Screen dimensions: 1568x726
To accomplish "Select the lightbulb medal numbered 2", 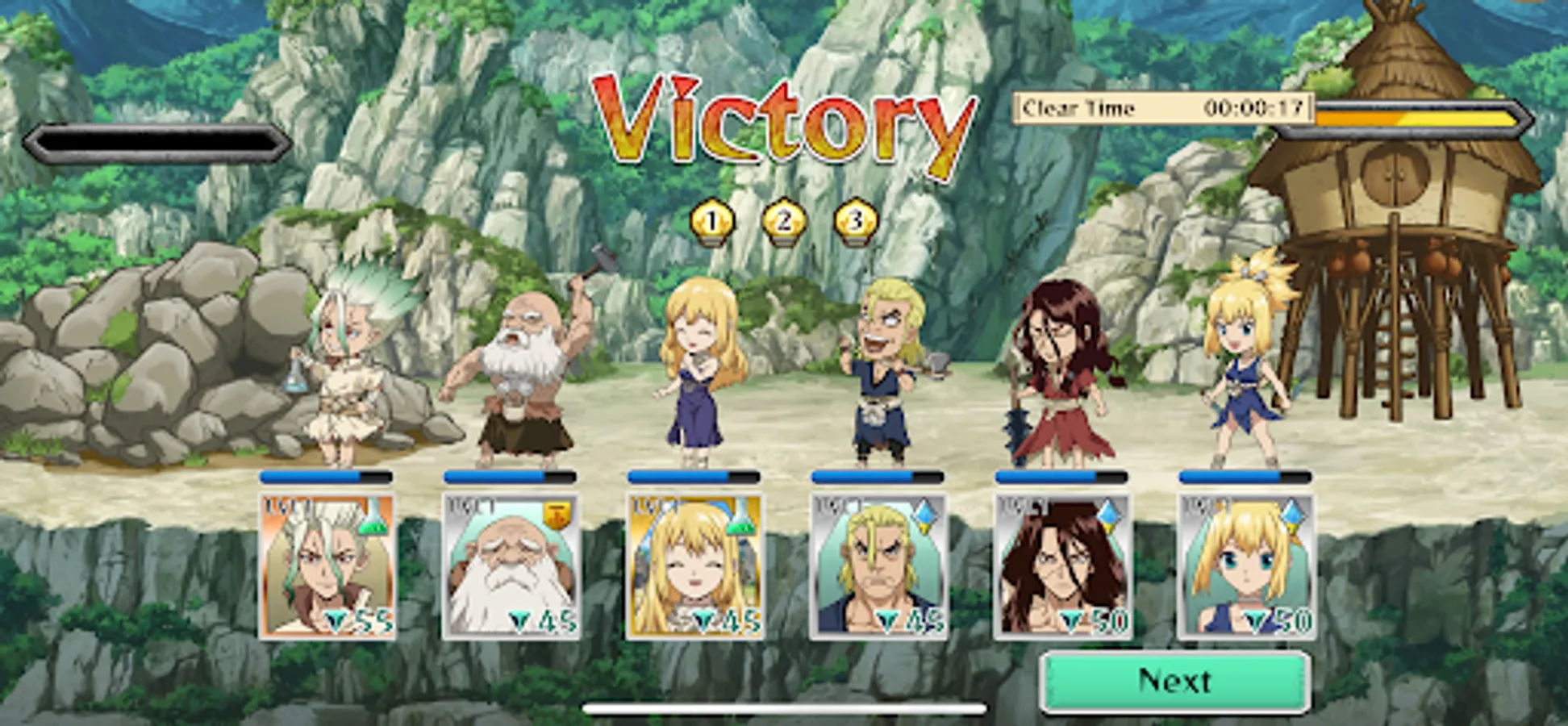I will pyautogui.click(x=784, y=219).
